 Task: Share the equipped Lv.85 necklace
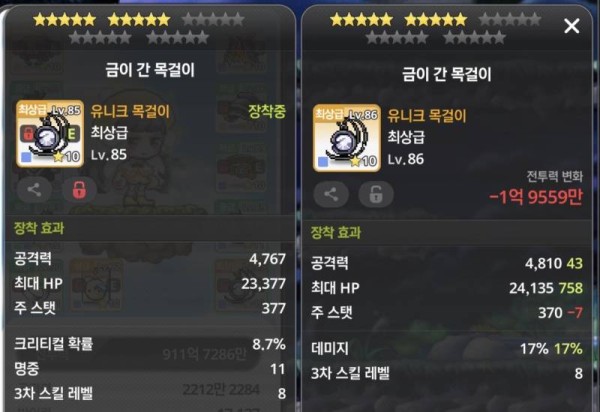(x=33, y=189)
